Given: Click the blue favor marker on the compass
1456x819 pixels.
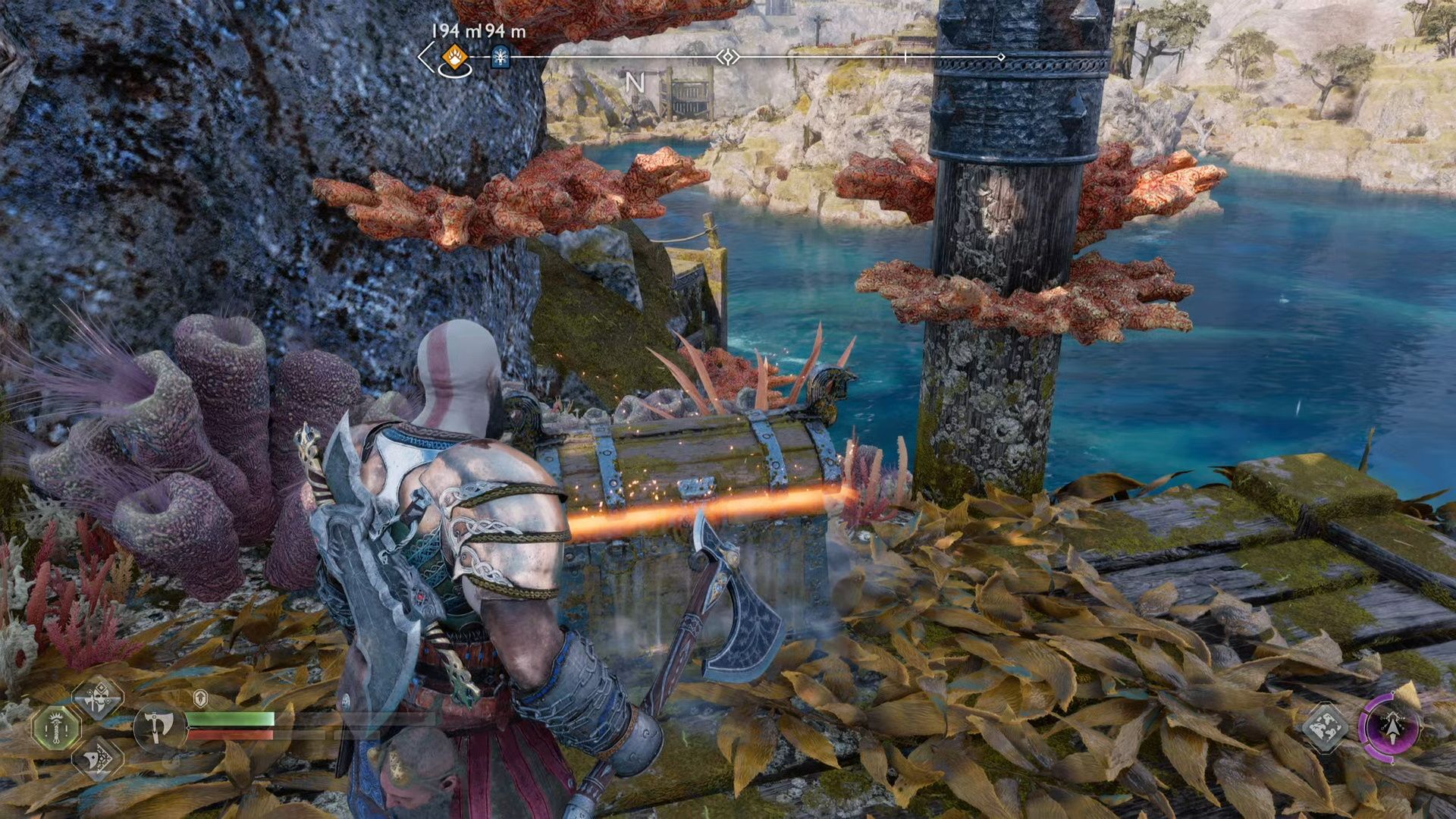Looking at the screenshot, I should [500, 57].
